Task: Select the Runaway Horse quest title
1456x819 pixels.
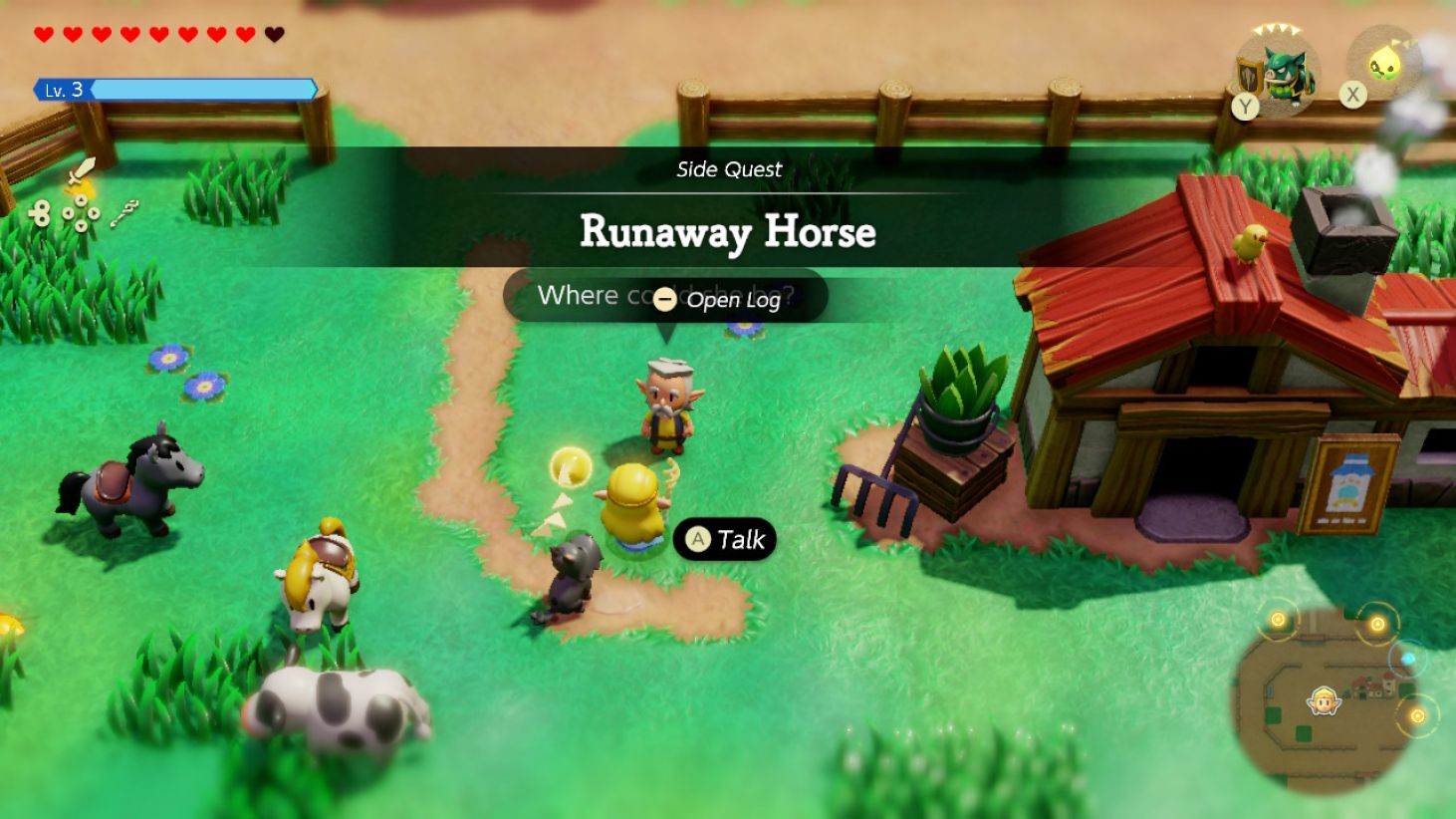Action: (726, 233)
